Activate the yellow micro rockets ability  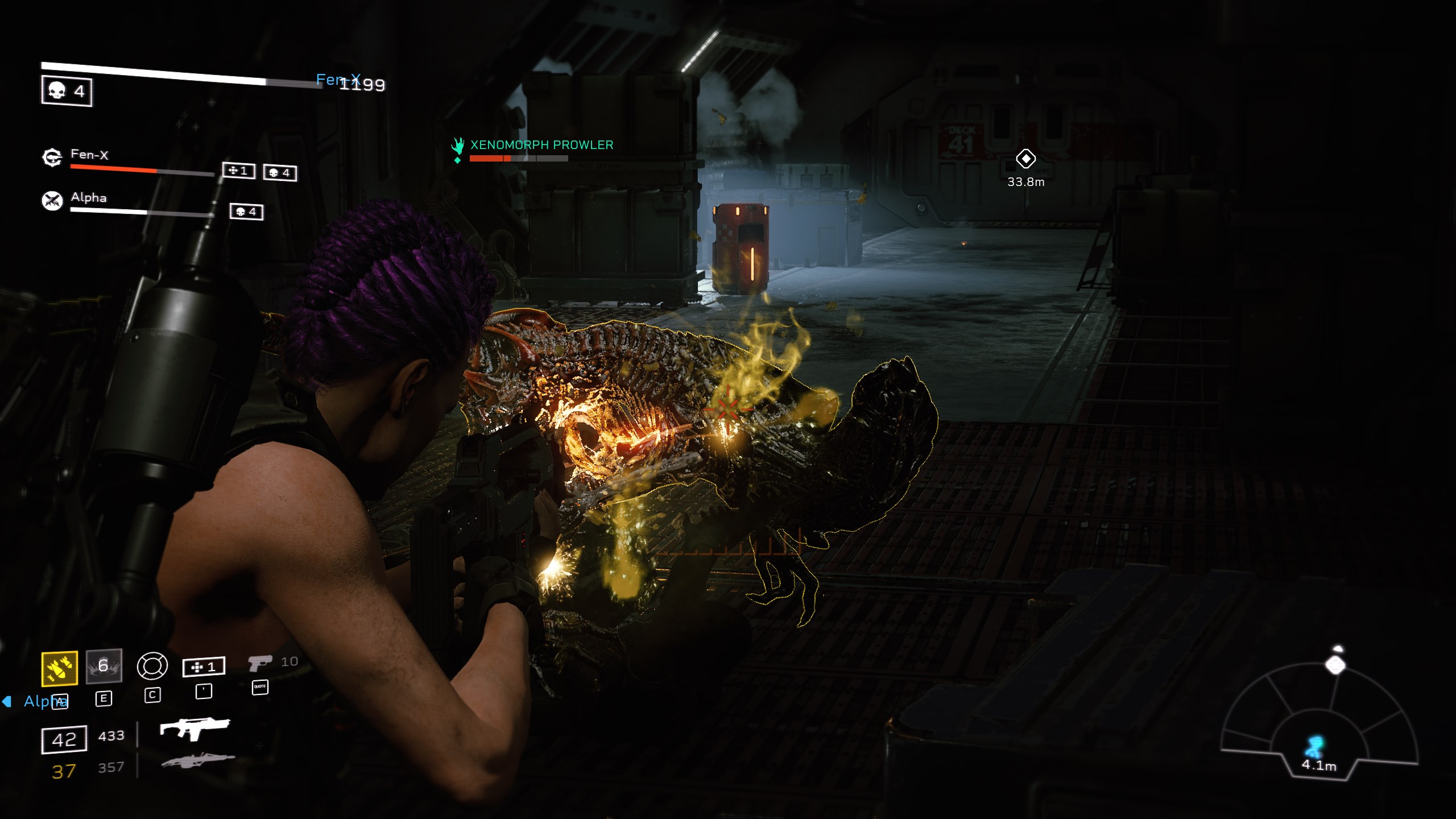pyautogui.click(x=60, y=668)
